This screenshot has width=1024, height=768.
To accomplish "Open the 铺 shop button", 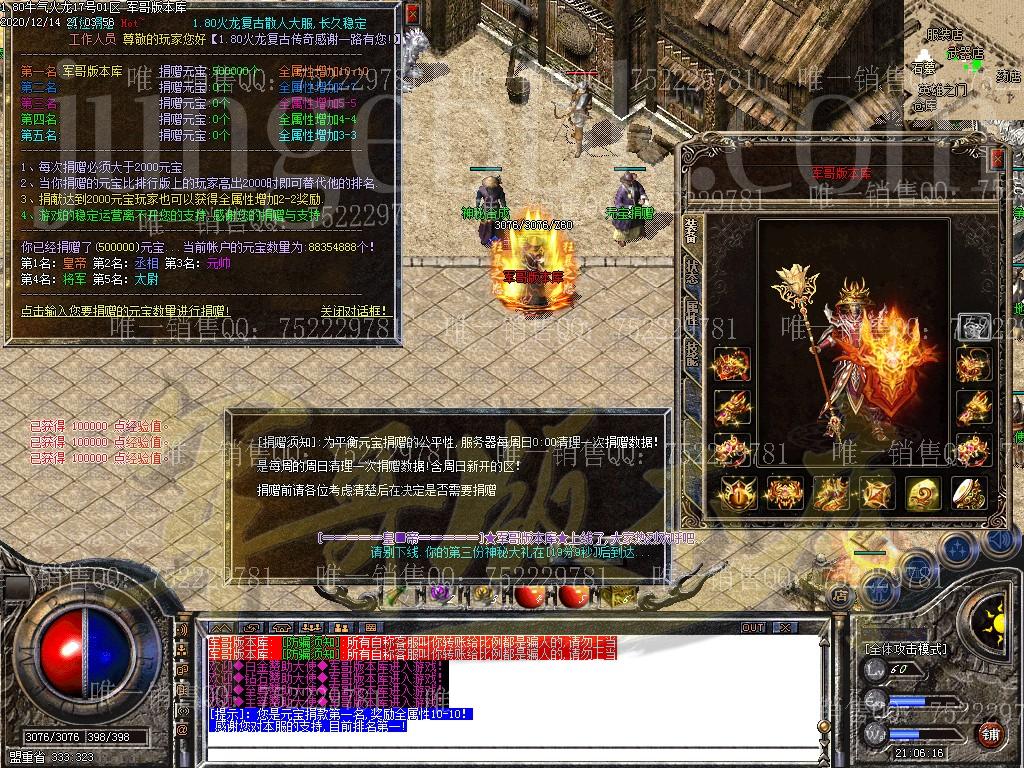I will click(989, 735).
